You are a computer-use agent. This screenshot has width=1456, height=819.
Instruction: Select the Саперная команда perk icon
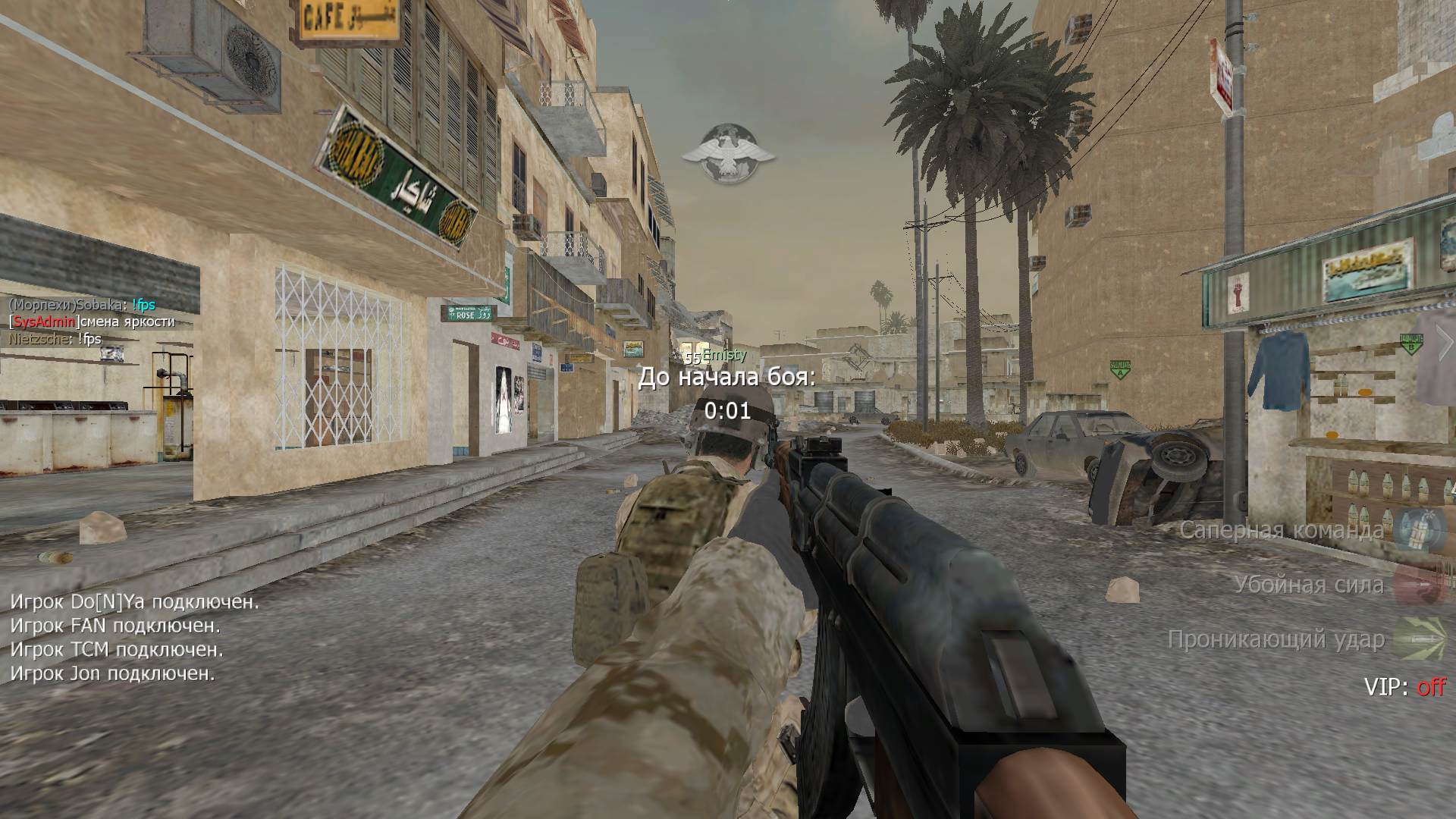[x=1415, y=529]
